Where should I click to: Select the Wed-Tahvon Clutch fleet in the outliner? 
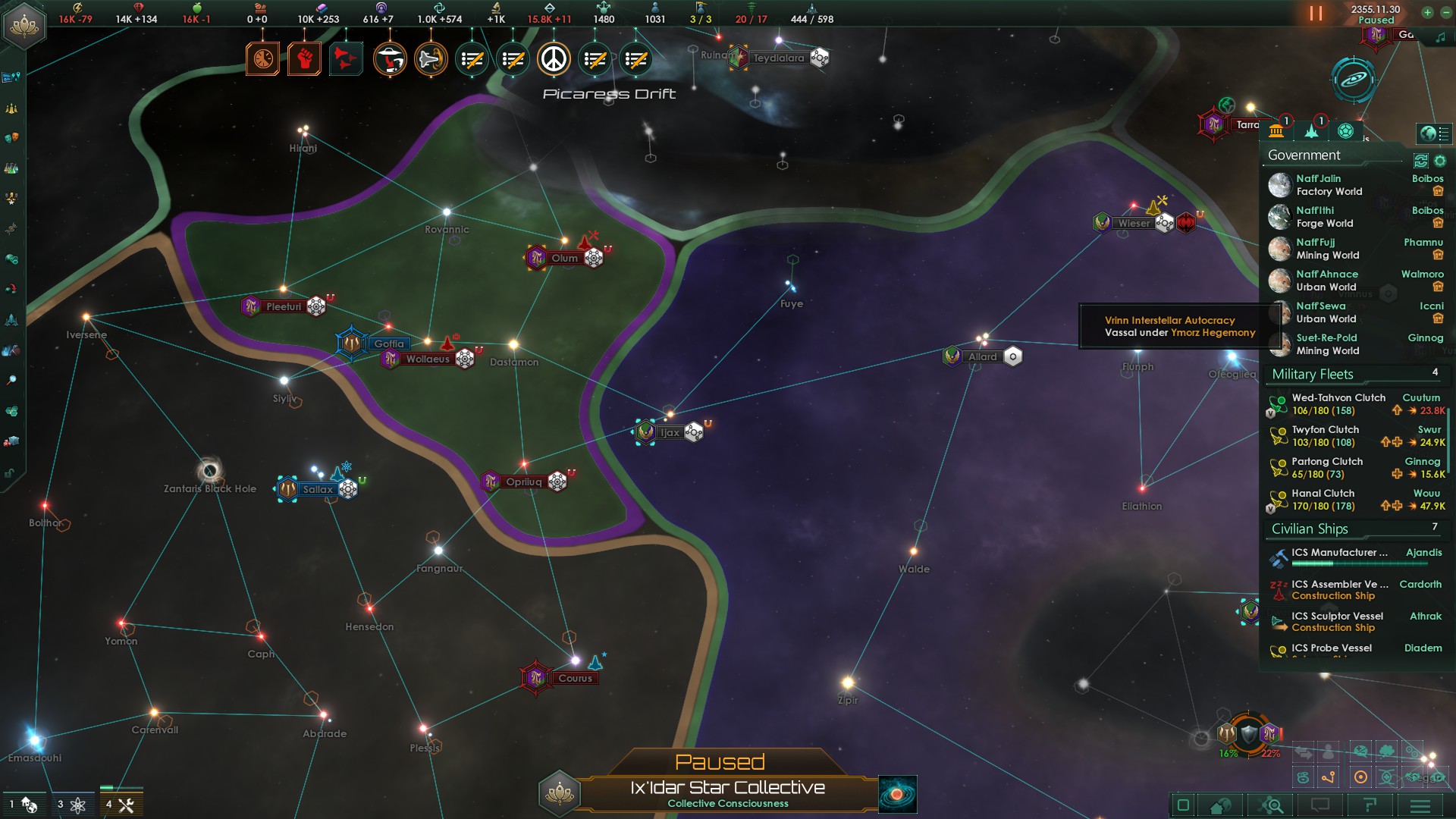(1338, 397)
